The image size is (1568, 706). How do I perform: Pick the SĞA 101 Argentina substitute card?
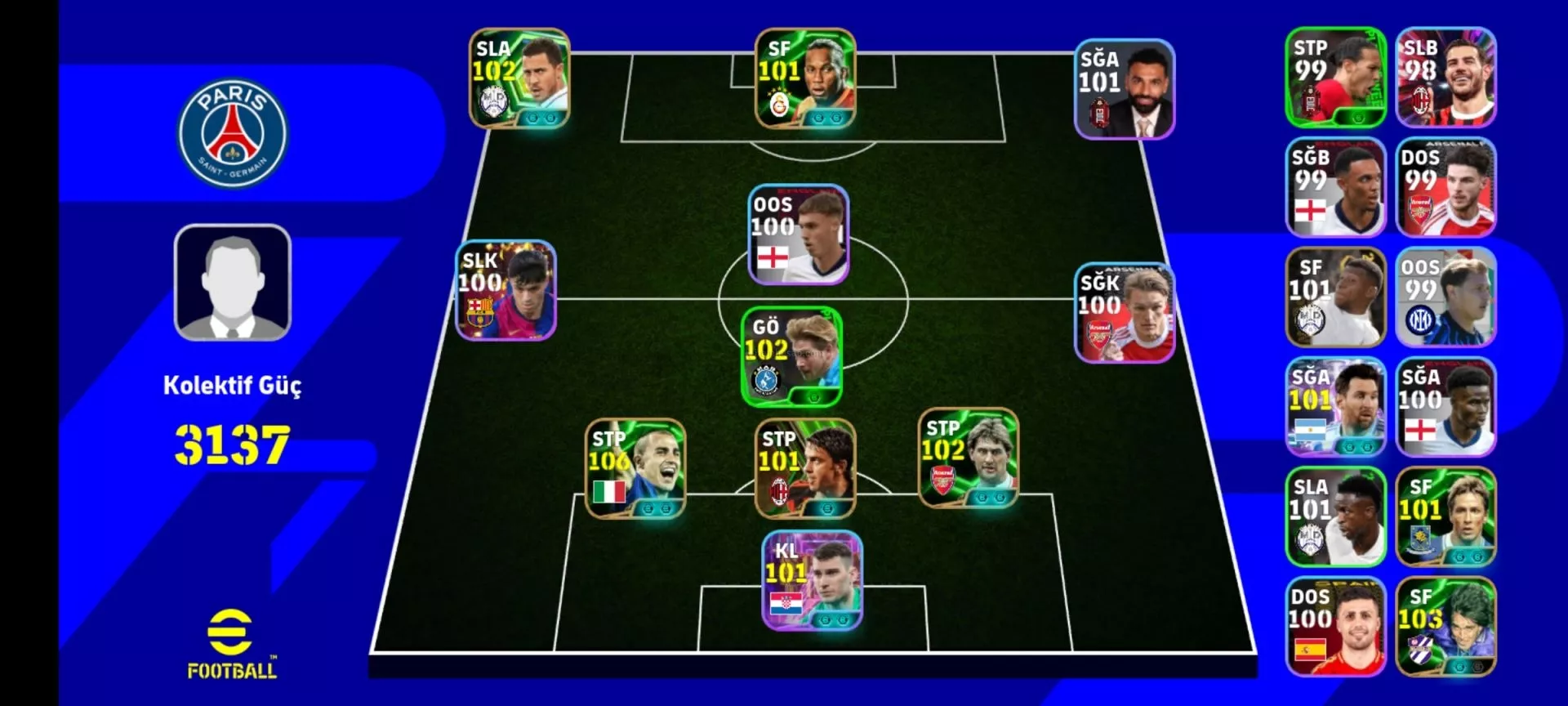coord(1335,407)
